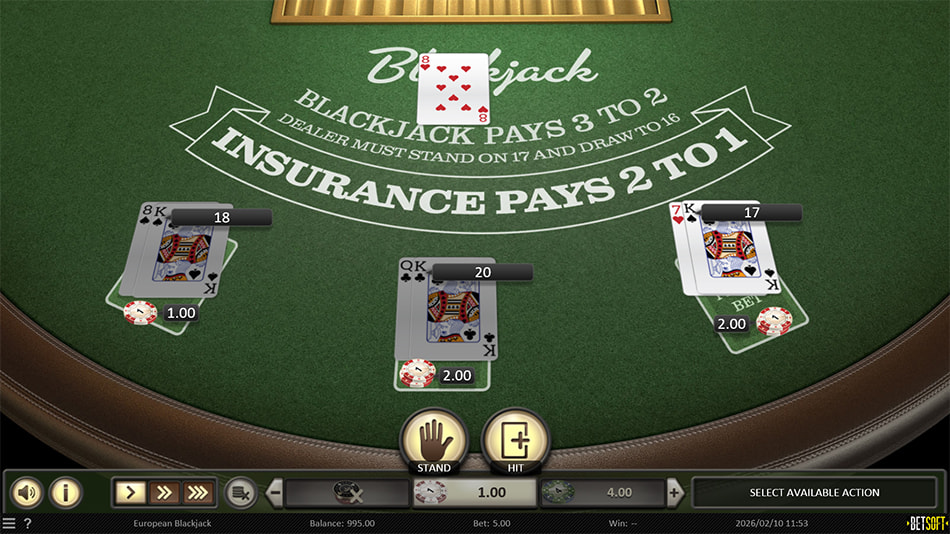Click the Betsoft logo
950x534 pixels.
pos(925,523)
